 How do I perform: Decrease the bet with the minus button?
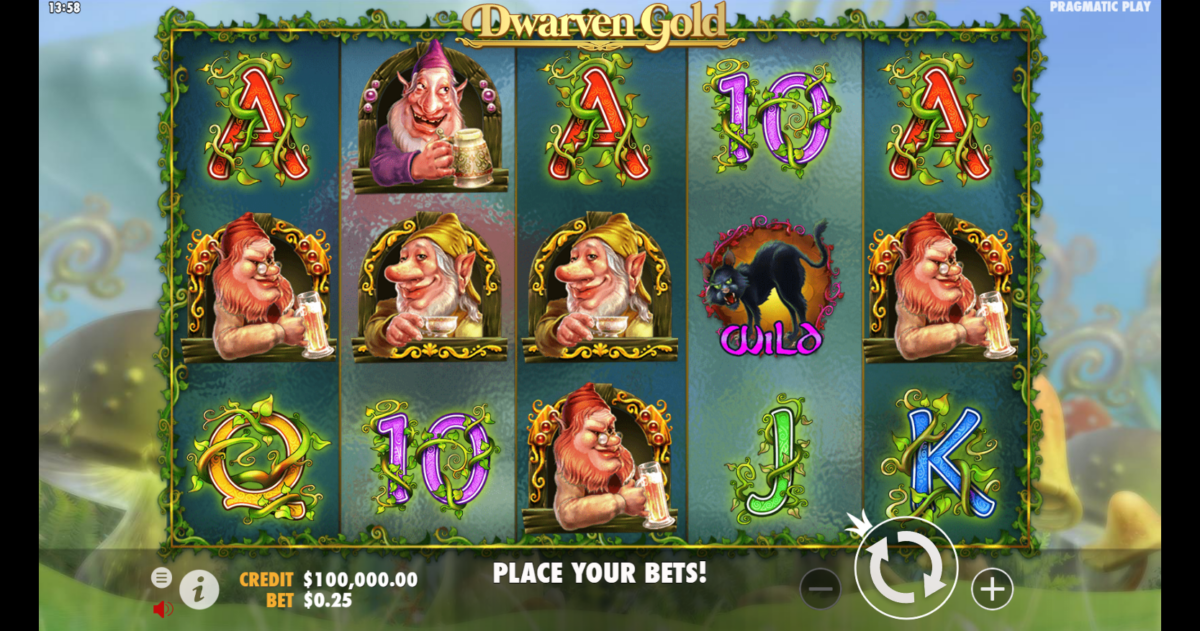820,590
